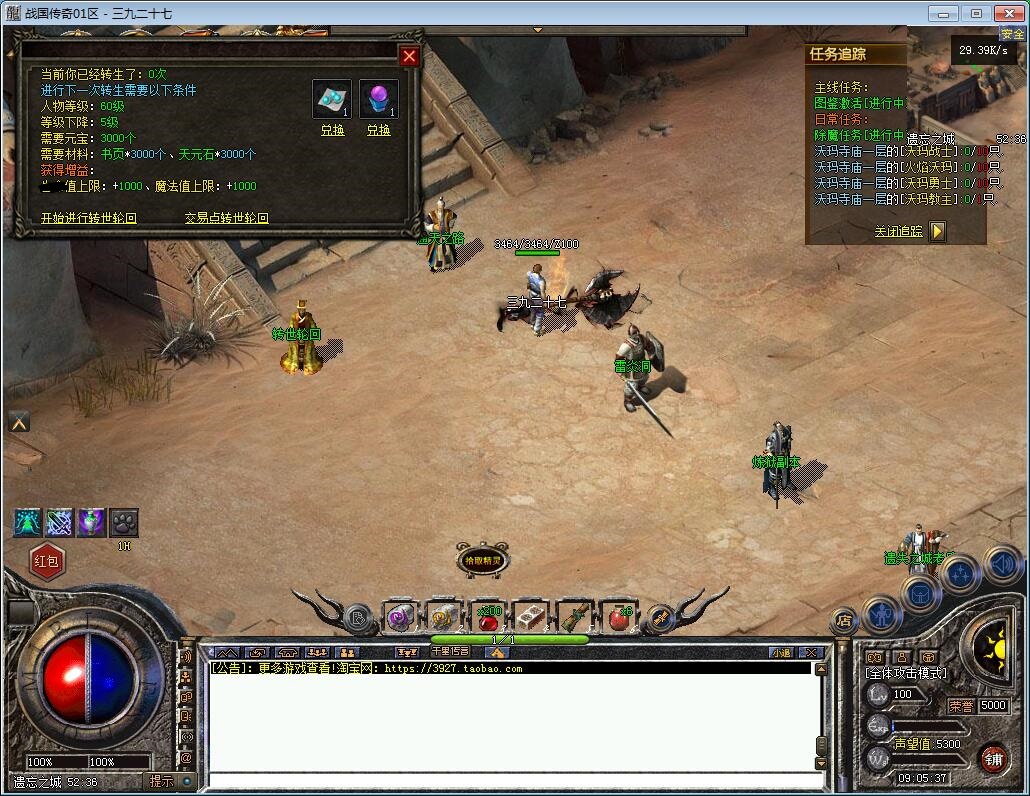The height and width of the screenshot is (796, 1030).
Task: Open the 店 shop round button
Action: pos(844,620)
